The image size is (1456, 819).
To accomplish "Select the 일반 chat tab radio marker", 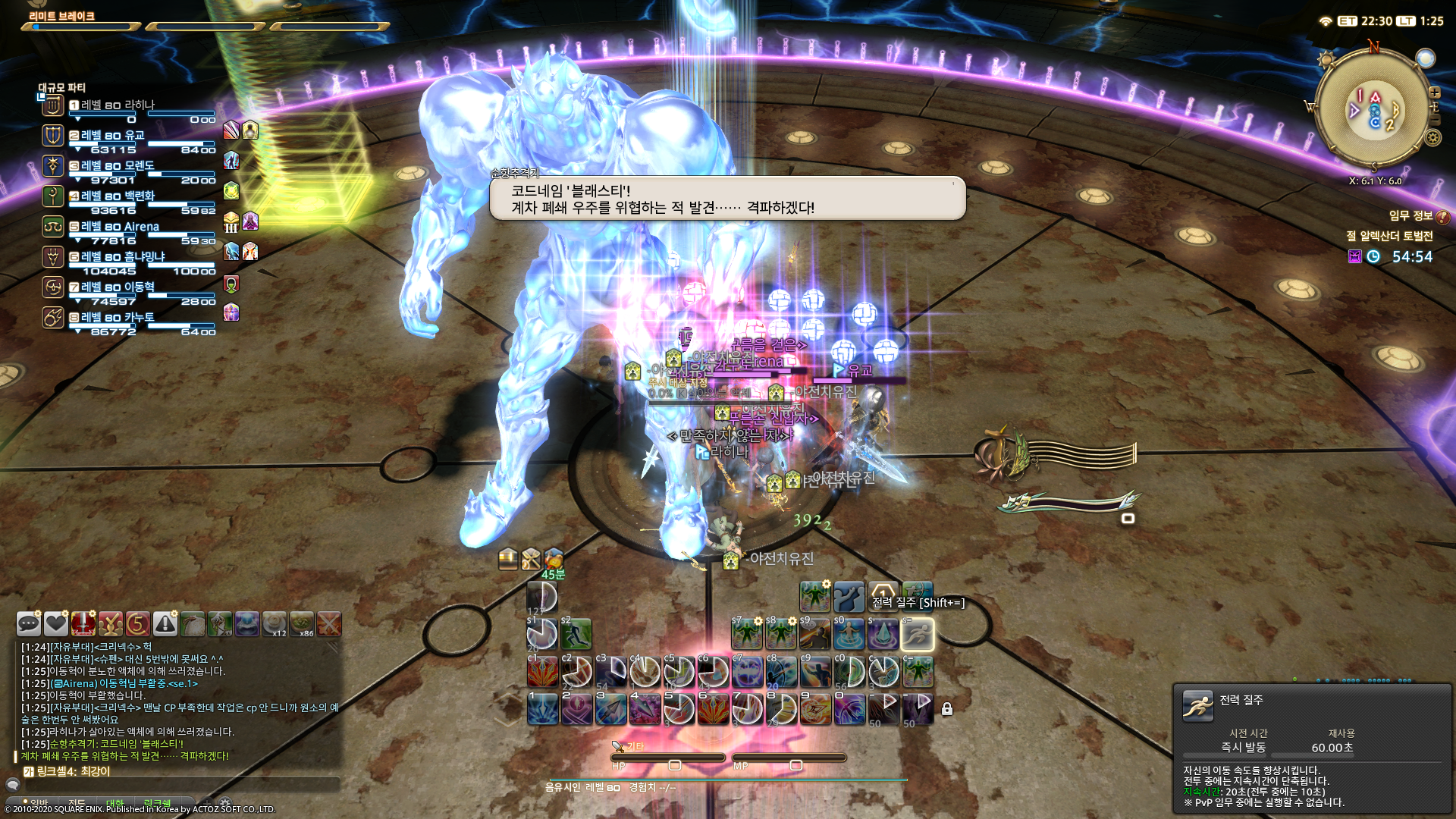I will [25, 801].
